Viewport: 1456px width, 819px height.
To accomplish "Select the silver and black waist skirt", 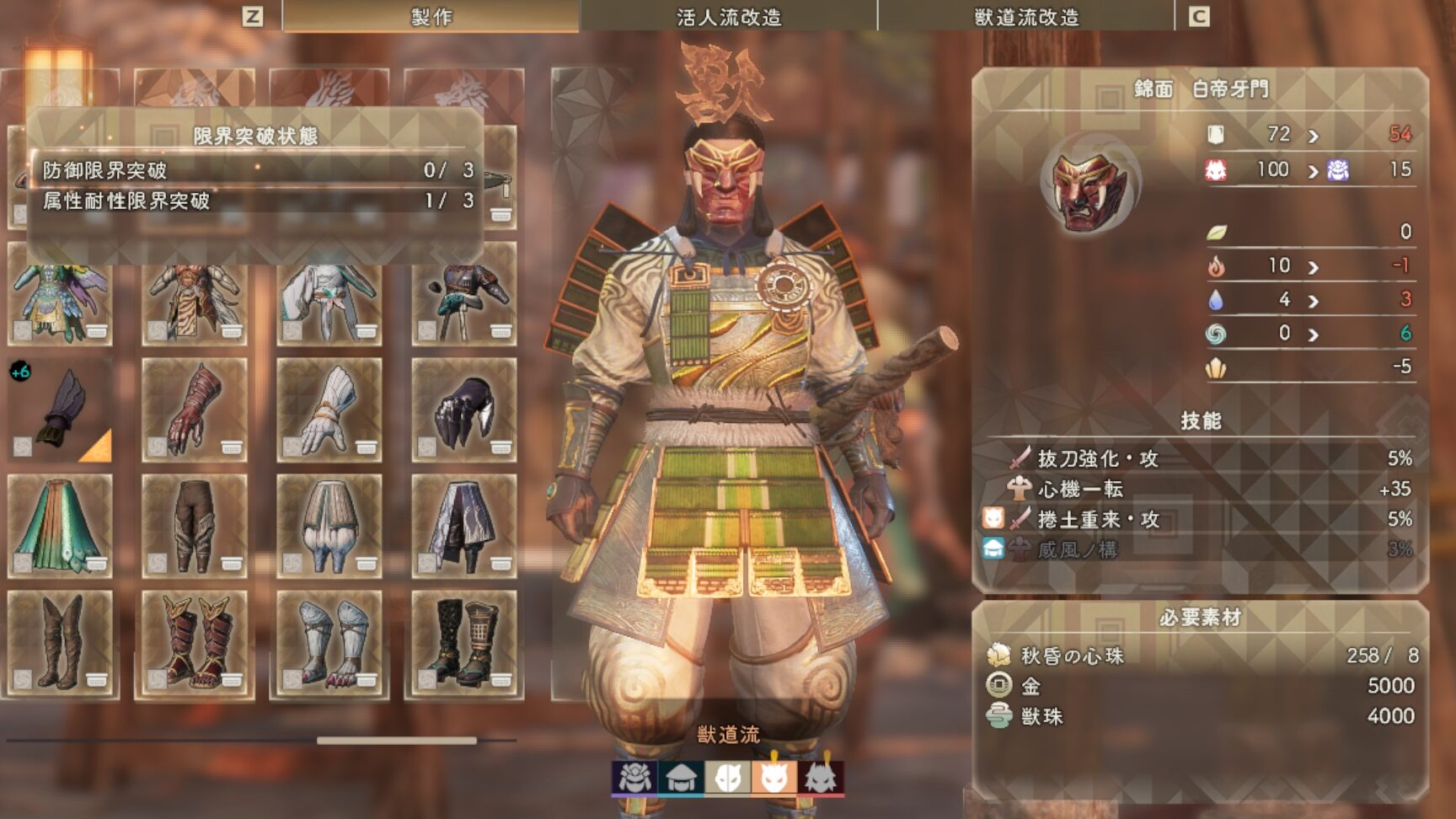I will (464, 526).
